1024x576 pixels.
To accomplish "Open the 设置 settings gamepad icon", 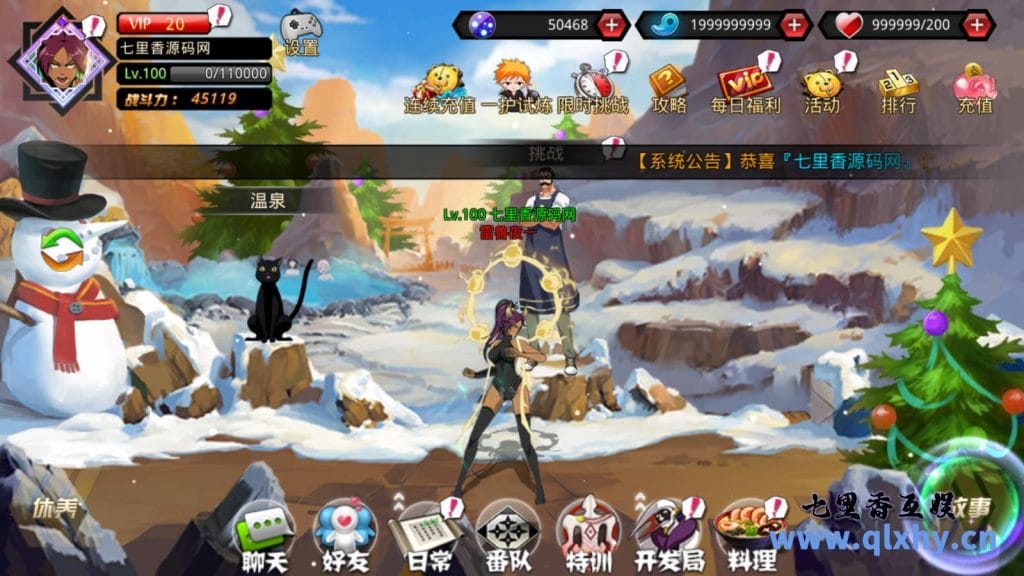I will (300, 31).
